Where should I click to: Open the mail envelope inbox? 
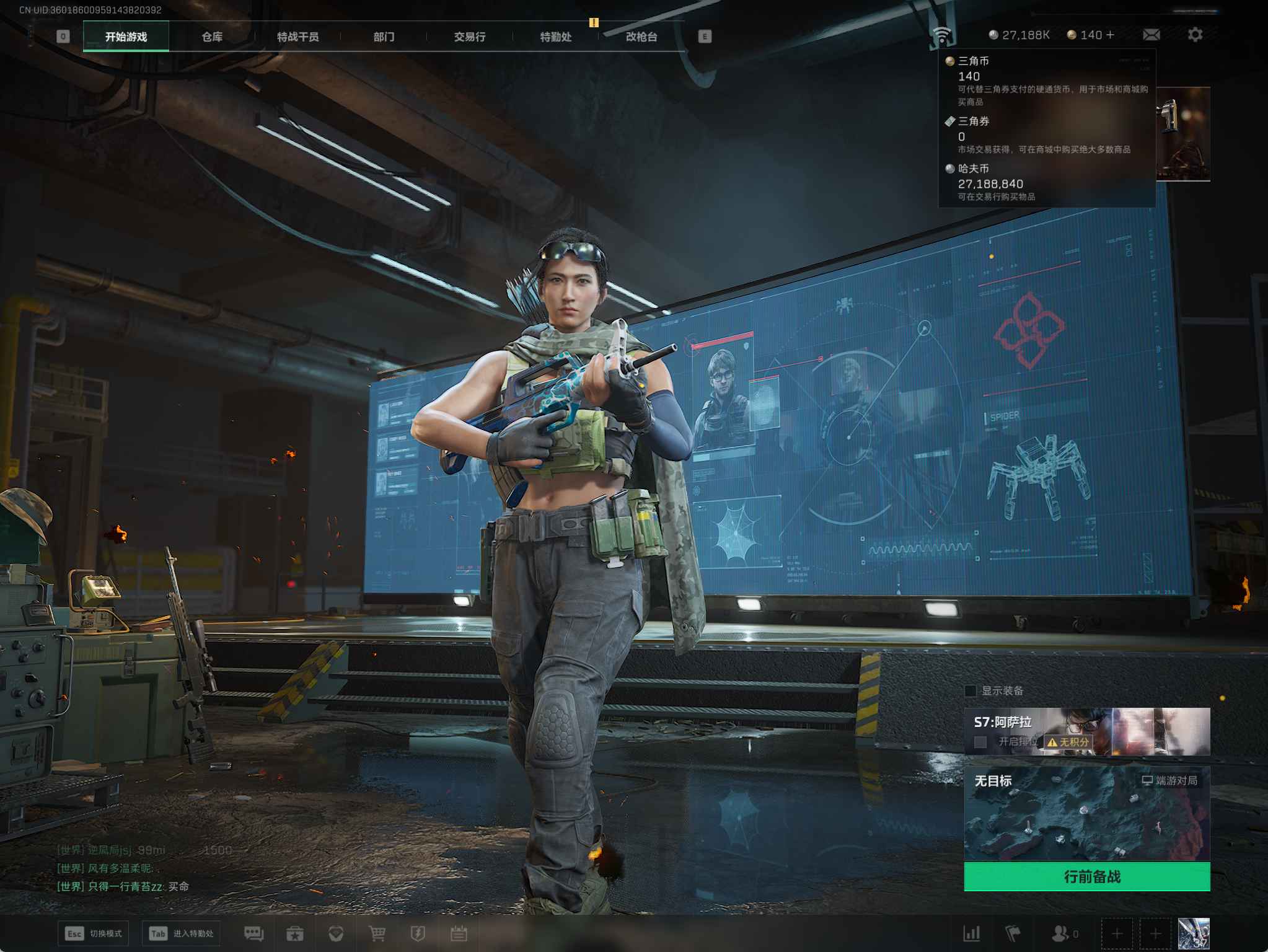(x=1151, y=35)
